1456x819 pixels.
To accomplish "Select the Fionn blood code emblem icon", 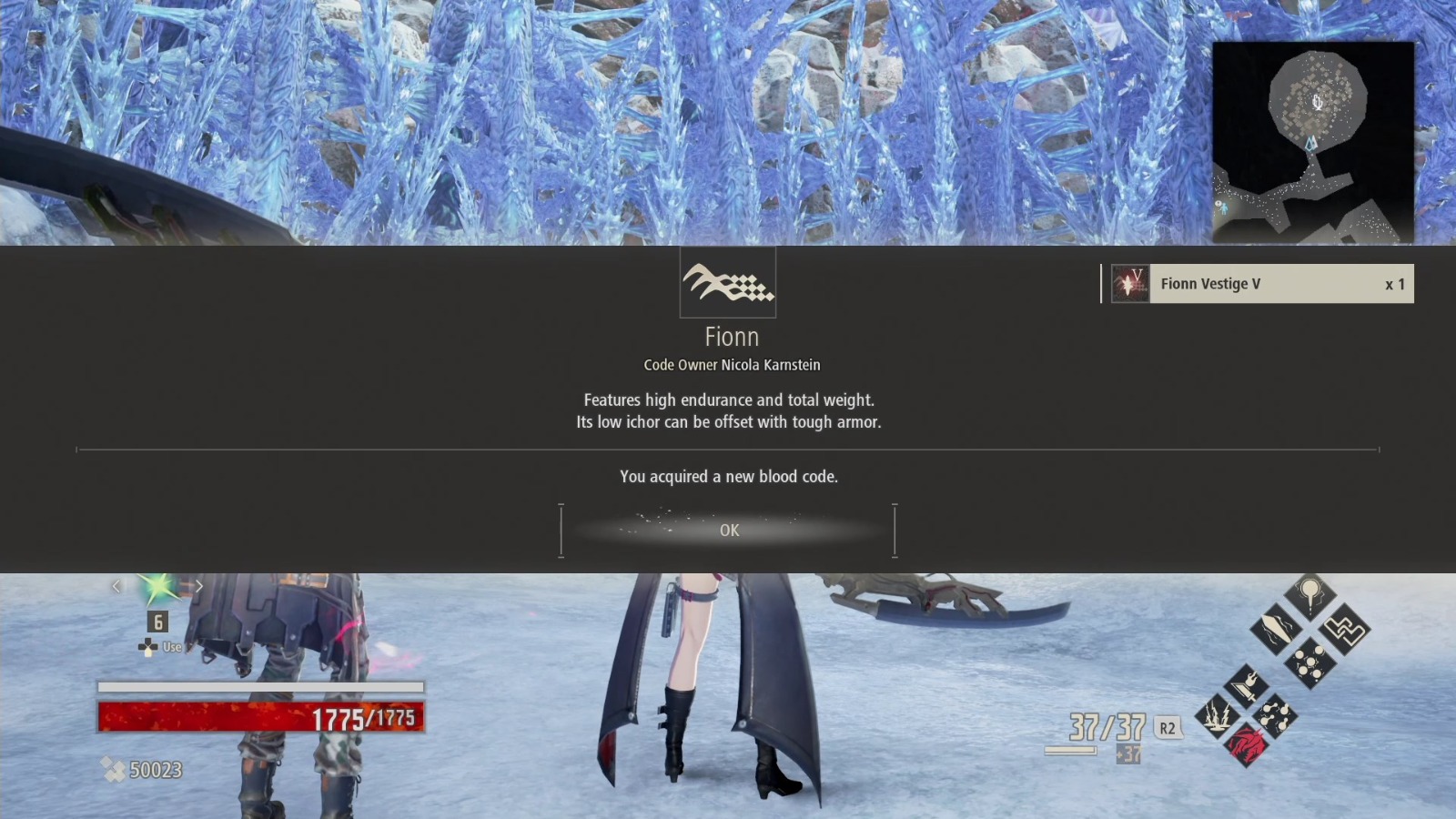I will click(728, 283).
